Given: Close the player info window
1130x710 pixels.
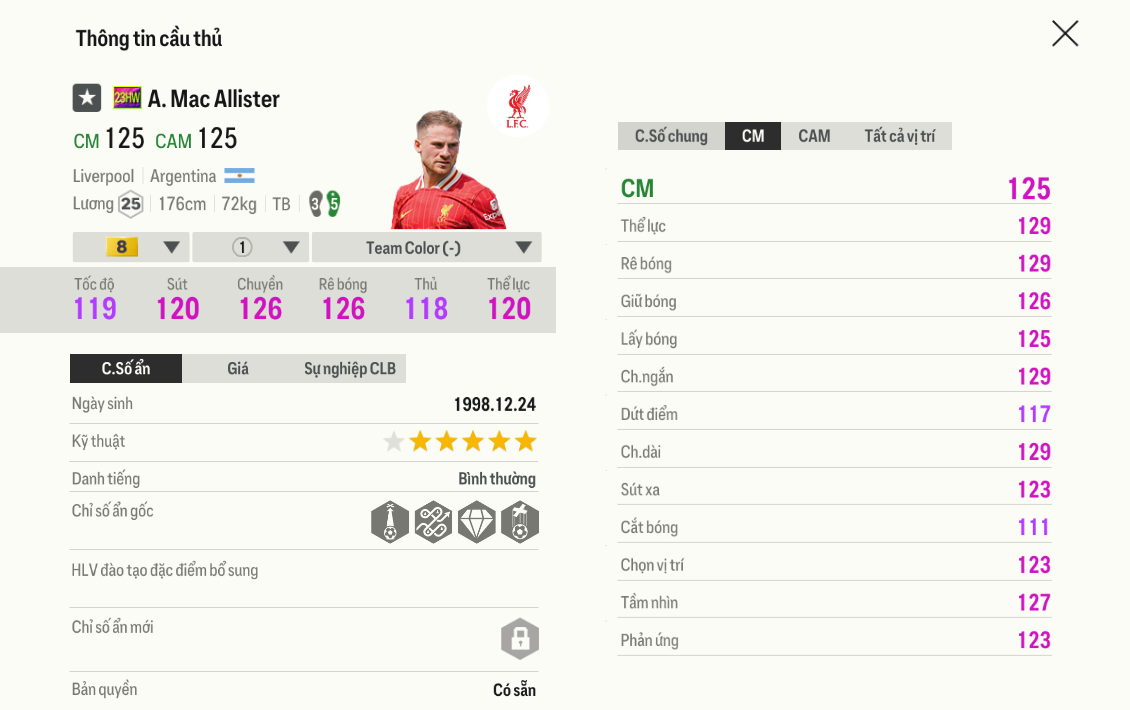Looking at the screenshot, I should coord(1065,34).
